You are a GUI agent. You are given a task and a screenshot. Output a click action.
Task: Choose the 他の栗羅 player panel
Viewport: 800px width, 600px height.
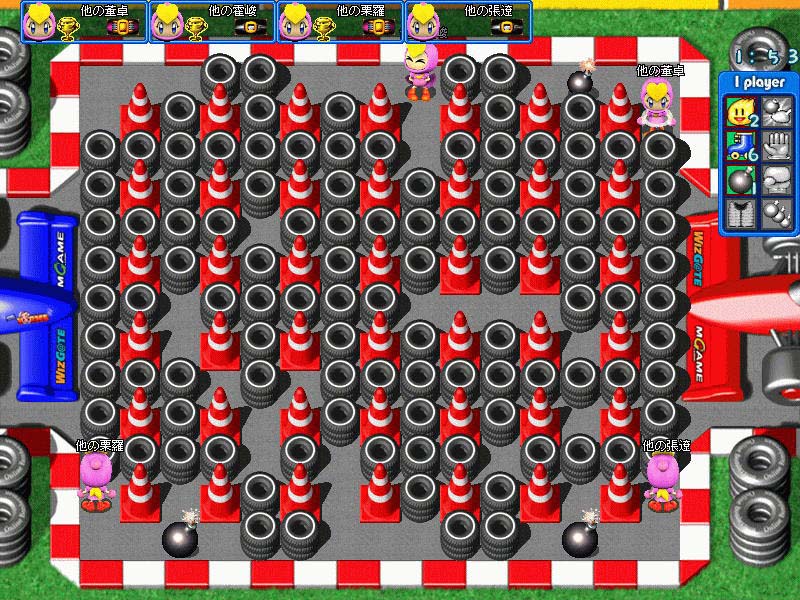tap(340, 22)
